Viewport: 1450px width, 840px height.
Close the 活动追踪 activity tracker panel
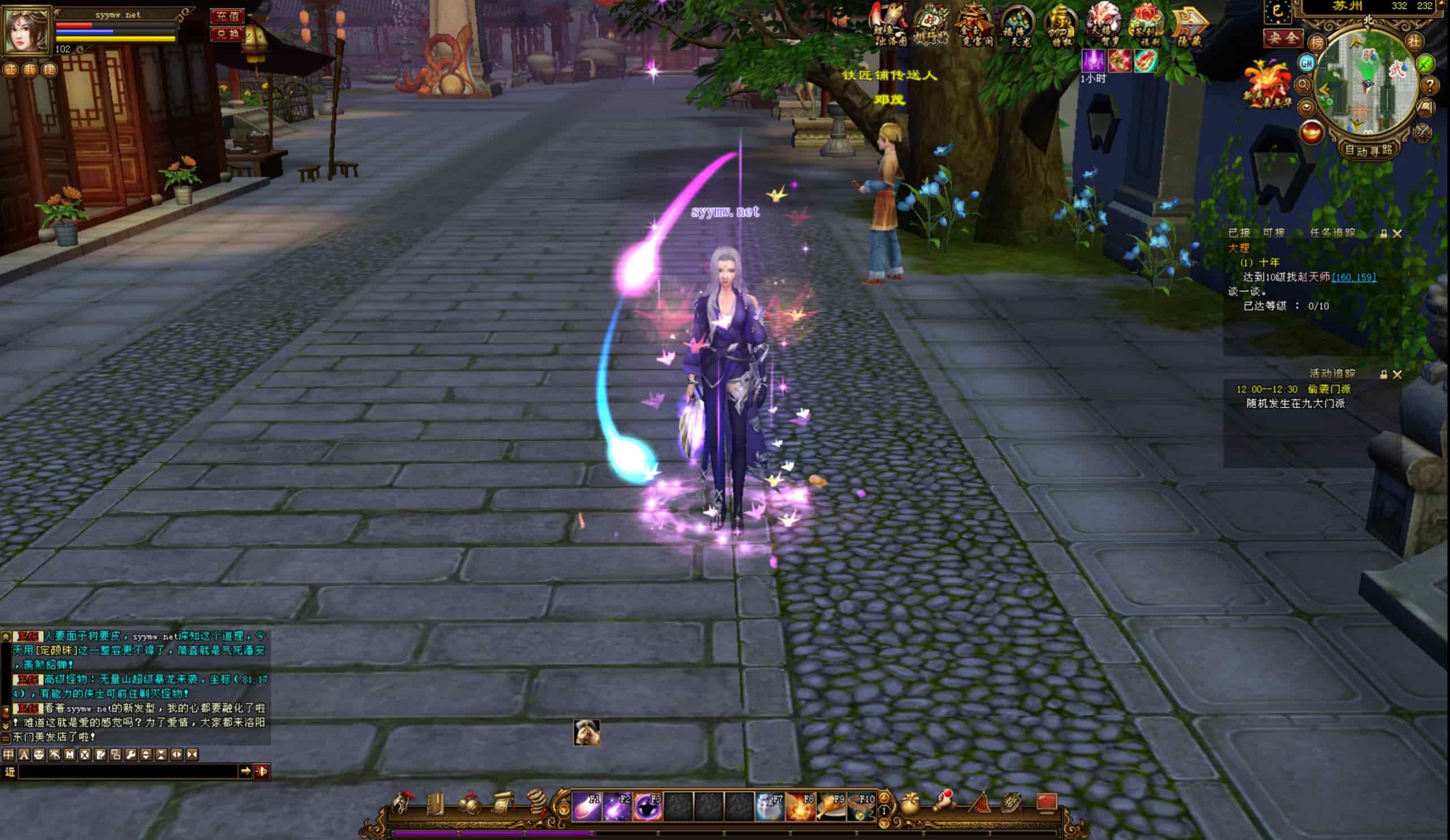tap(1397, 374)
